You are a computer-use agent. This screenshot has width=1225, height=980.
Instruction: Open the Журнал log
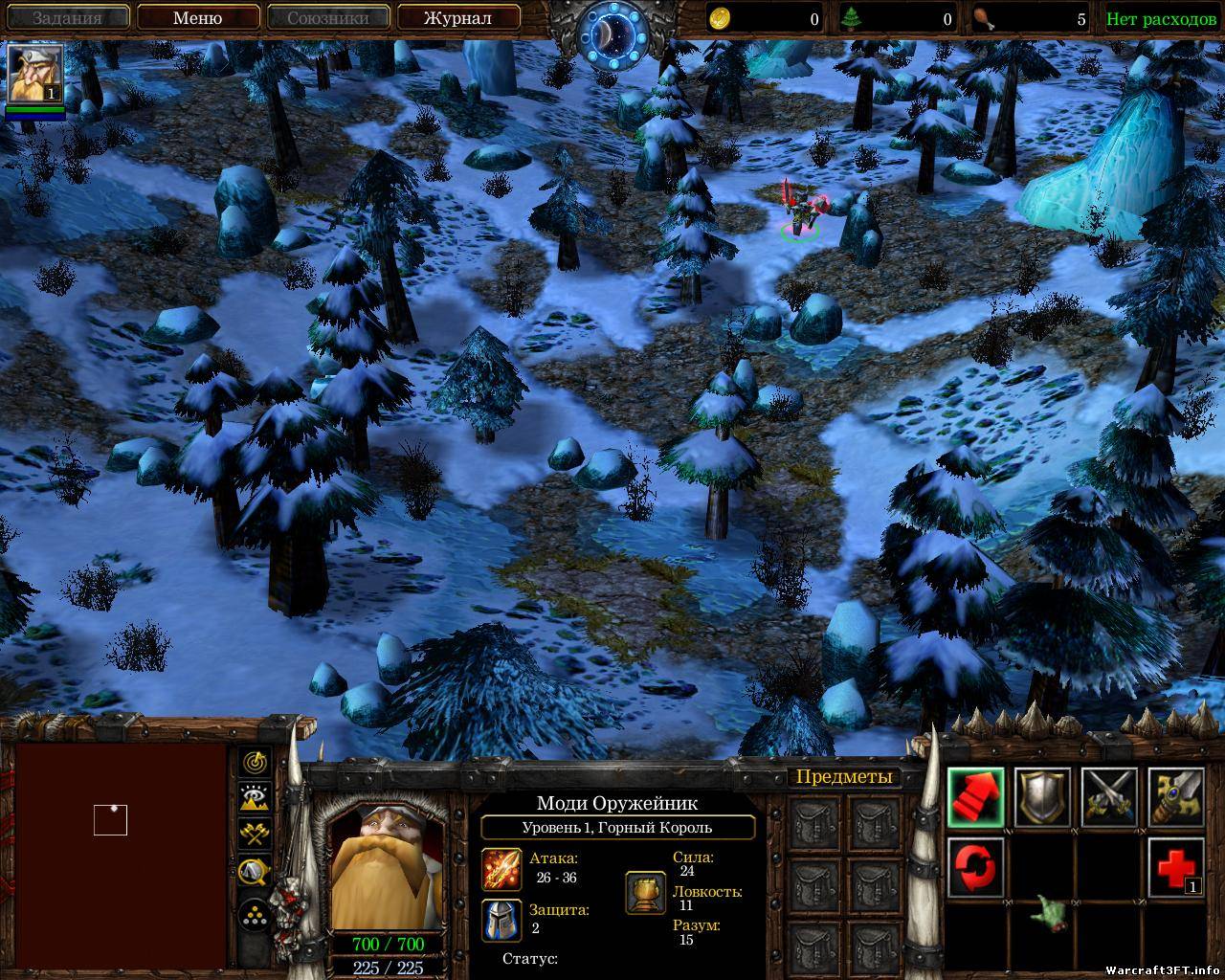click(x=457, y=18)
